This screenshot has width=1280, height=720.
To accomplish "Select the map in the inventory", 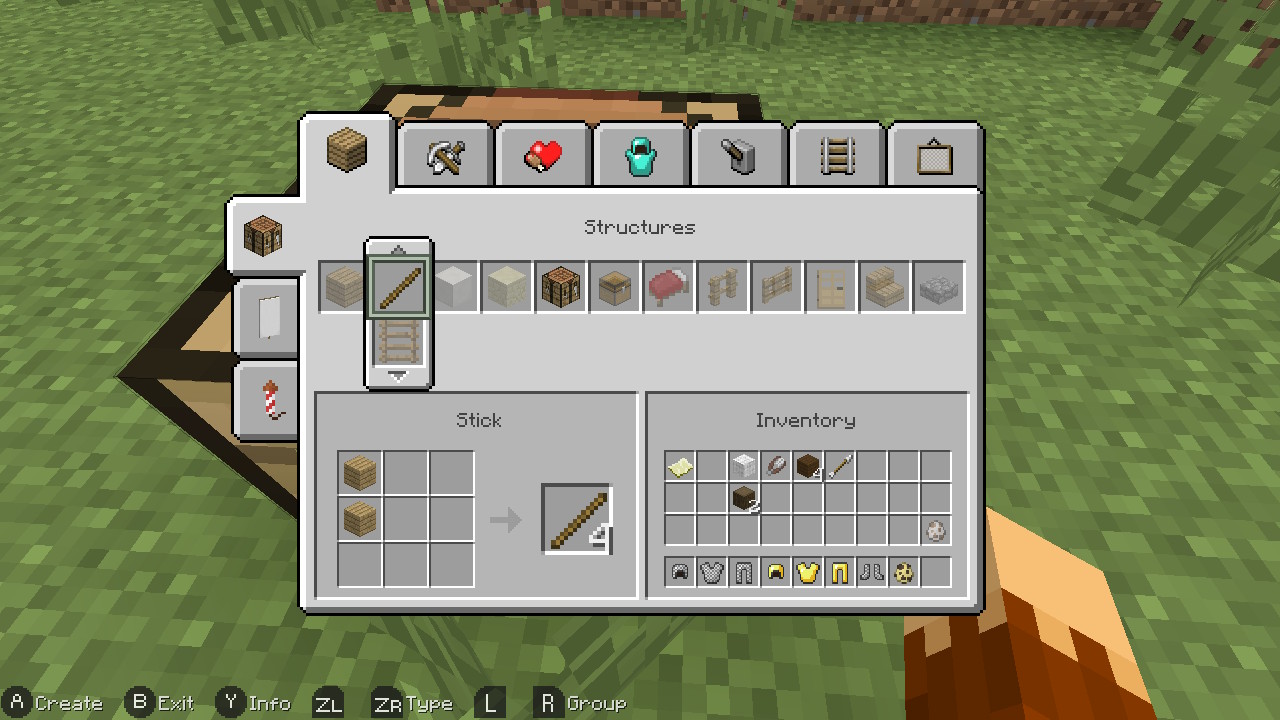I will 681,466.
